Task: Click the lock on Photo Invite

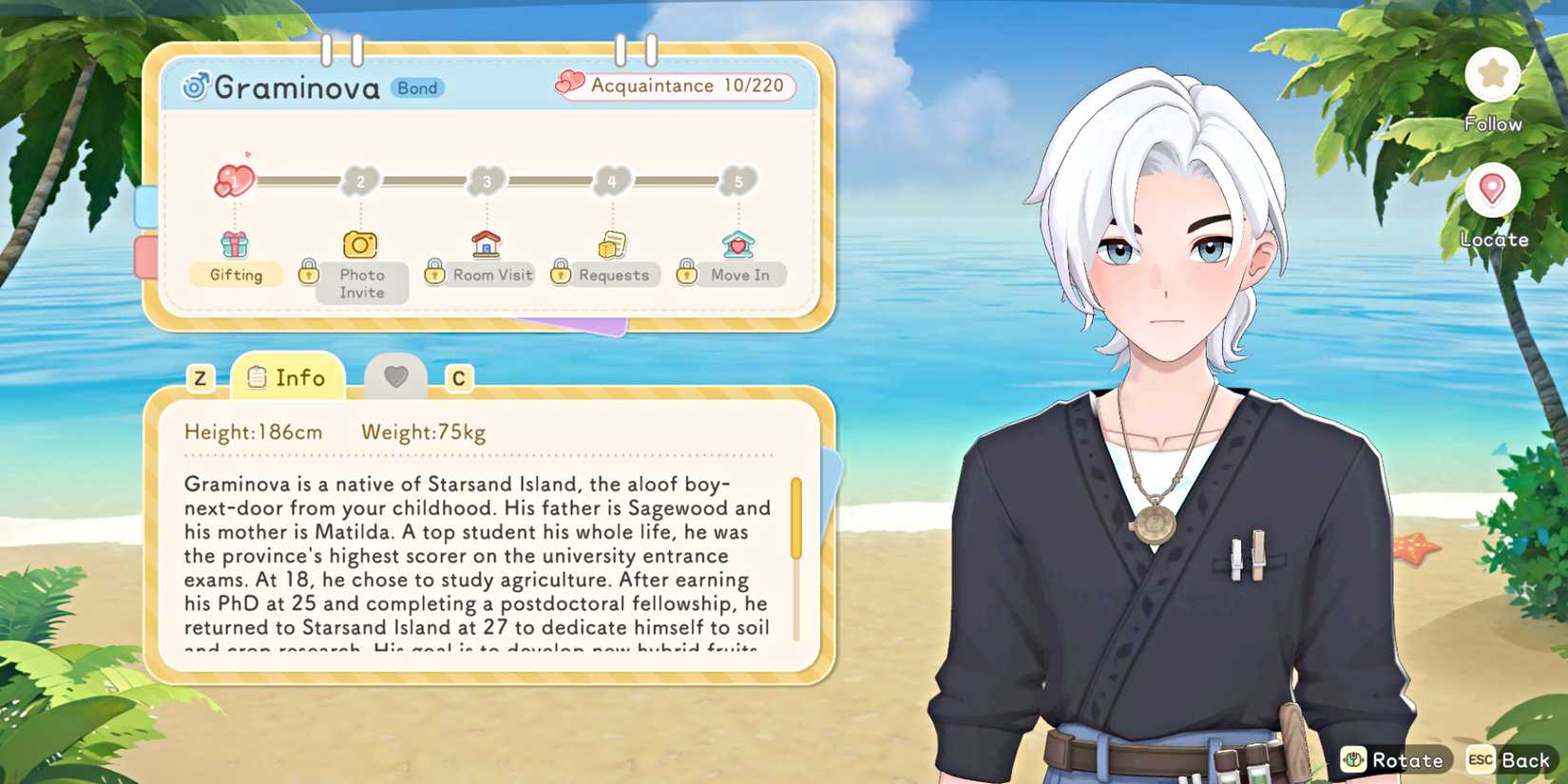Action: click(x=309, y=273)
